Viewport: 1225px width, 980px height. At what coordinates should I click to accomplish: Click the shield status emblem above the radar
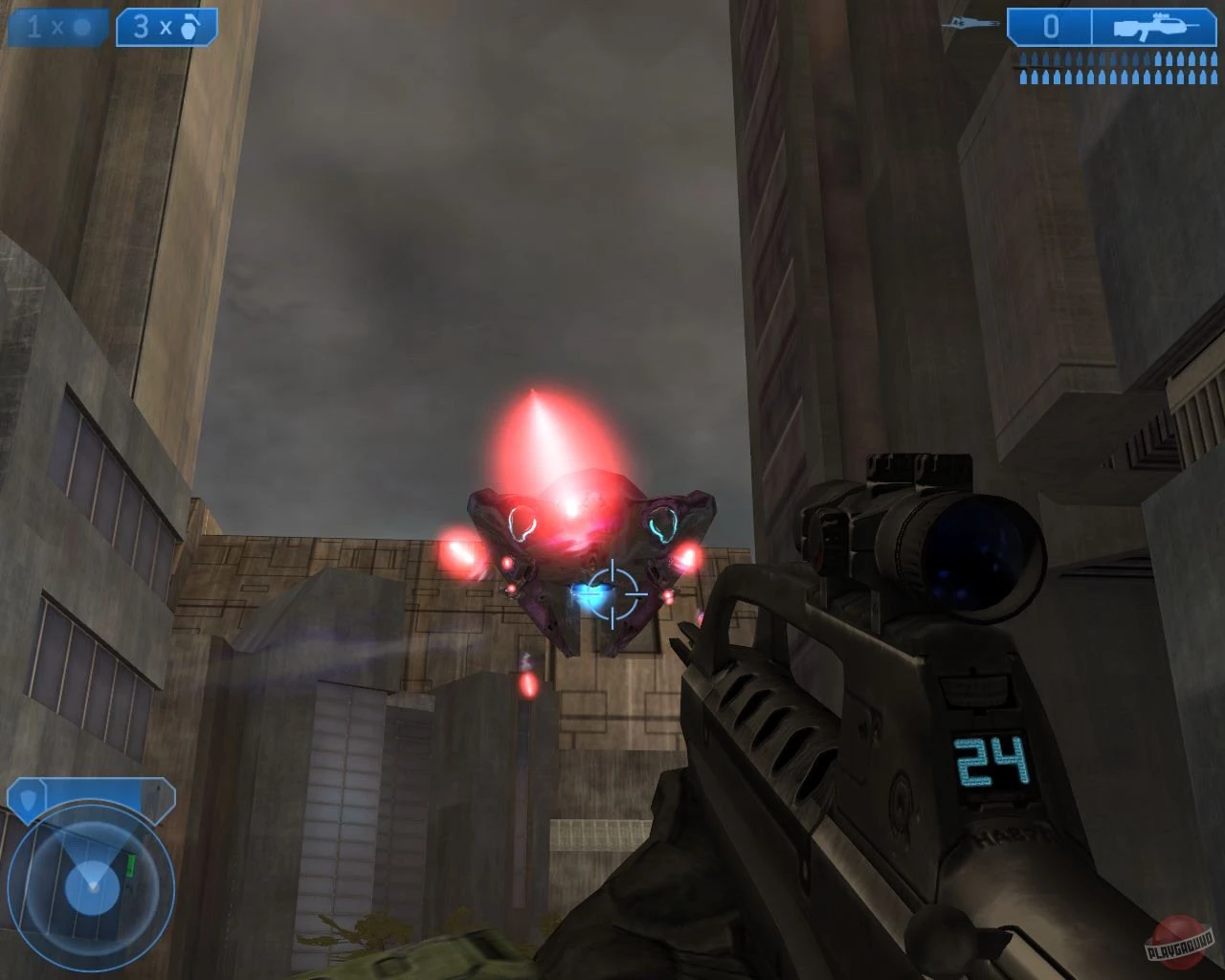(29, 800)
